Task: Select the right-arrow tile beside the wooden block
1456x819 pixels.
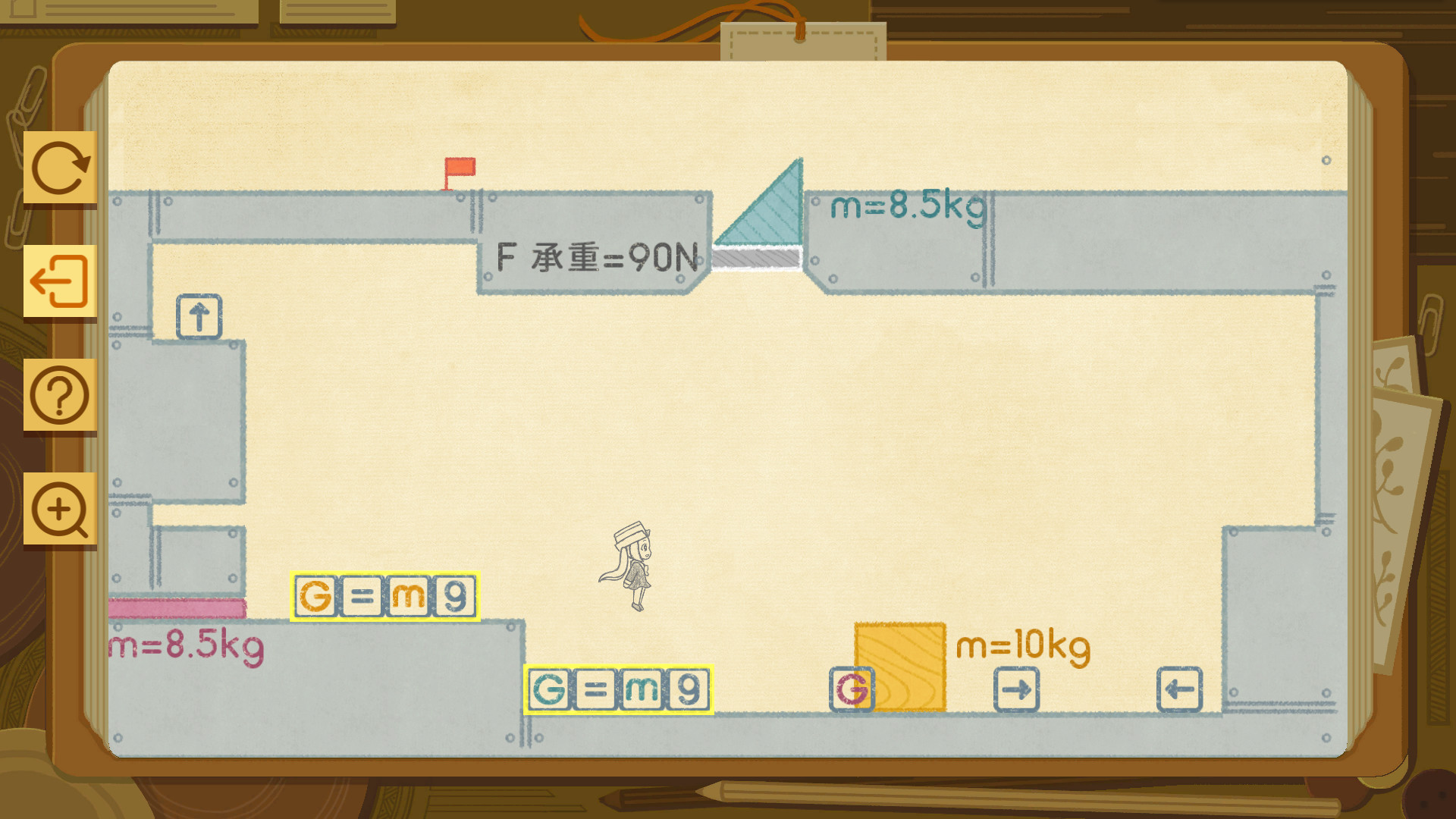Action: point(1016,689)
